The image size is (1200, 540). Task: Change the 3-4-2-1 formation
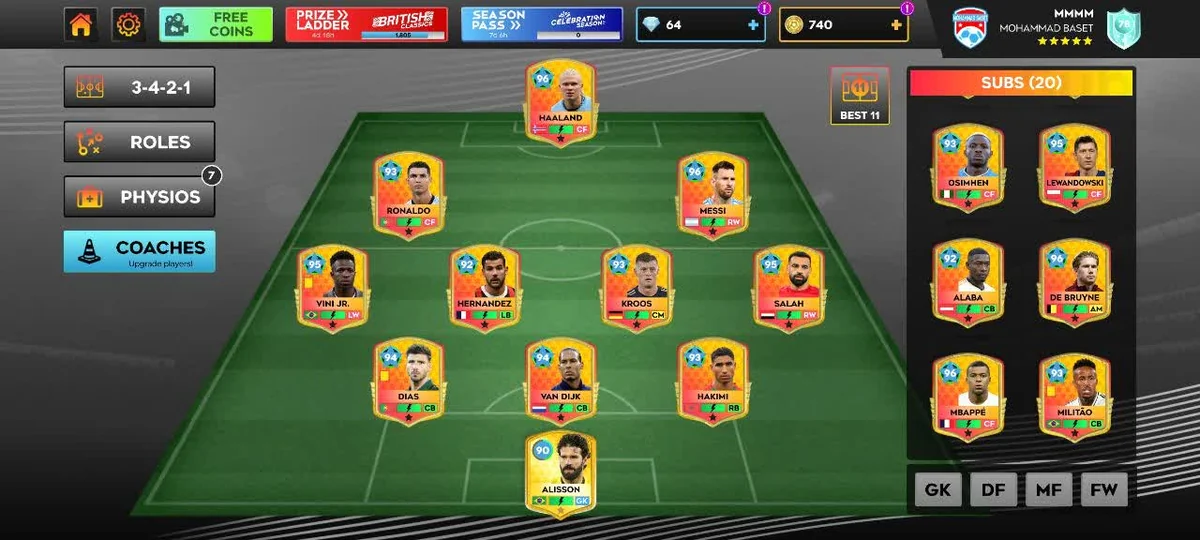pos(139,87)
